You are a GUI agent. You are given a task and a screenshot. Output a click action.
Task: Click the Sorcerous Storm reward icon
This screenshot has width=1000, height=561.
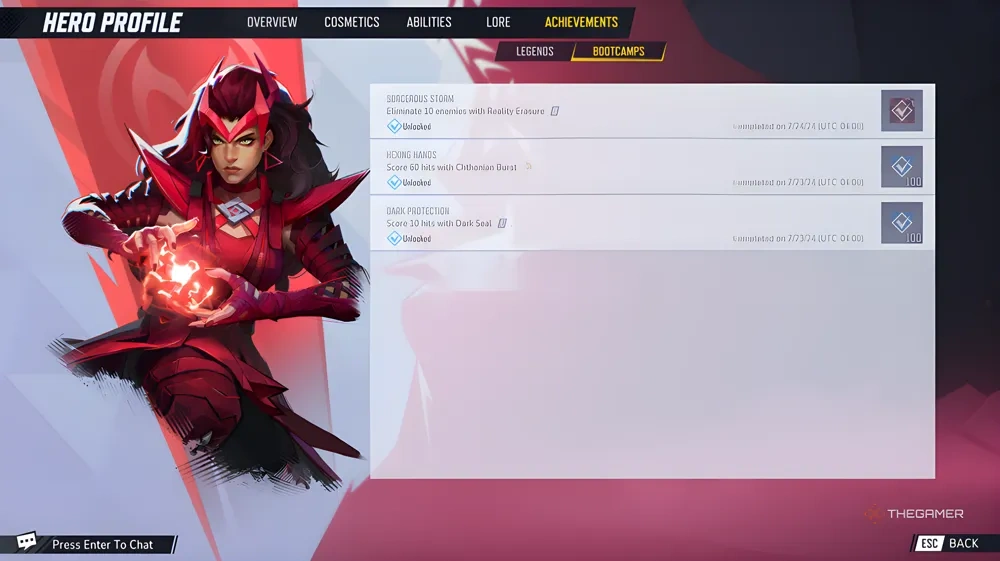[902, 111]
